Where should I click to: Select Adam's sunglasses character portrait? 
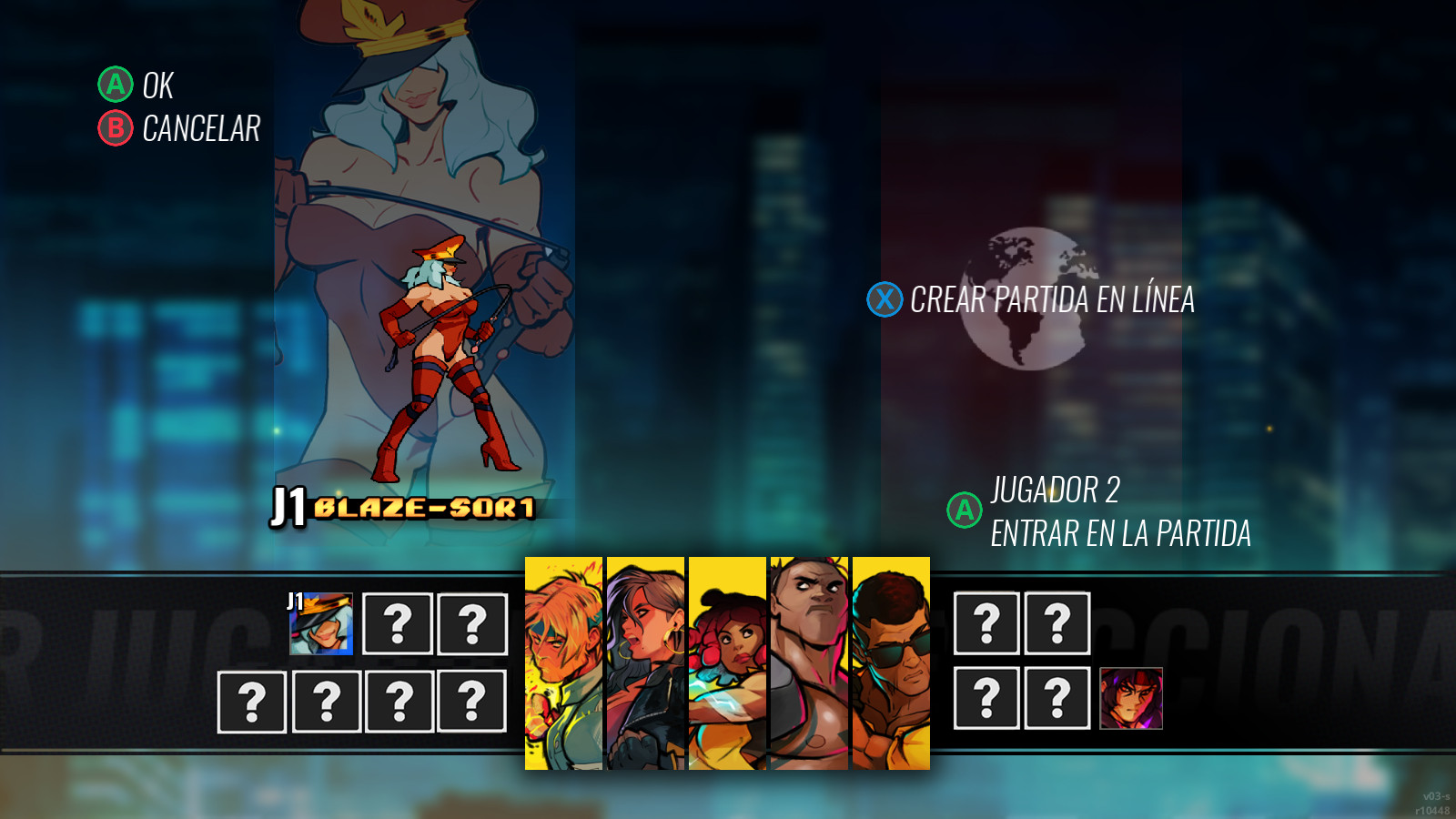pyautogui.click(x=890, y=664)
